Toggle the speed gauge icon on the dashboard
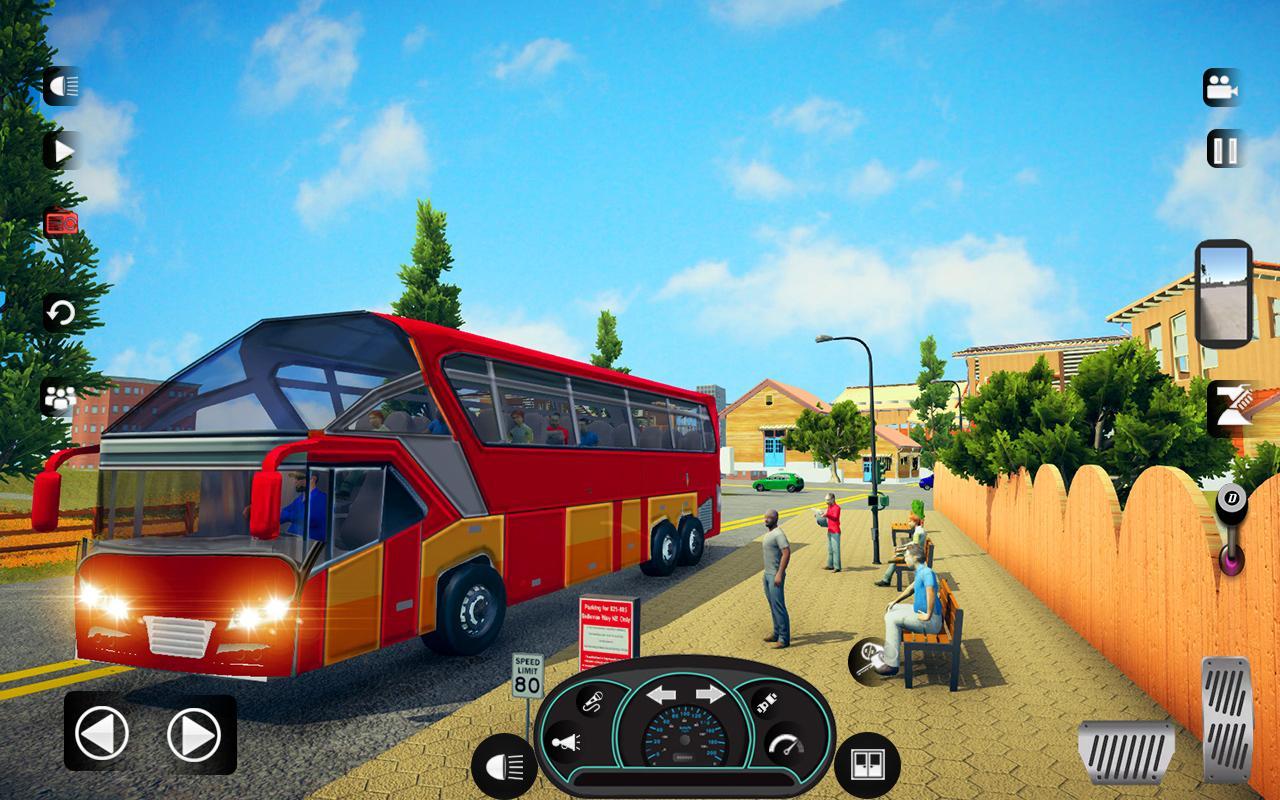Screen dimensions: 1280x800 point(785,746)
